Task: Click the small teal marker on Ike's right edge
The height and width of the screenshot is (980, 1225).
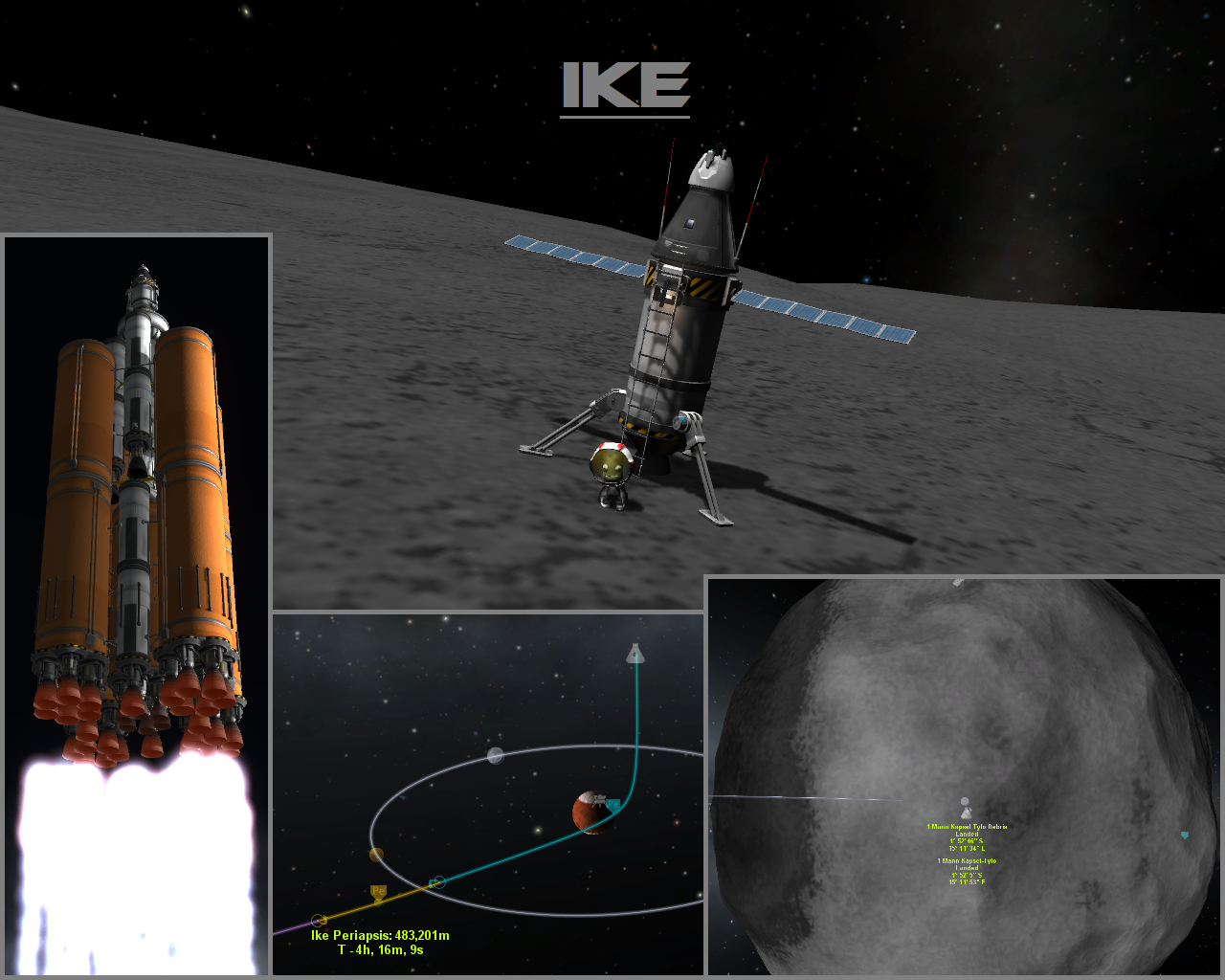Action: point(1185,835)
